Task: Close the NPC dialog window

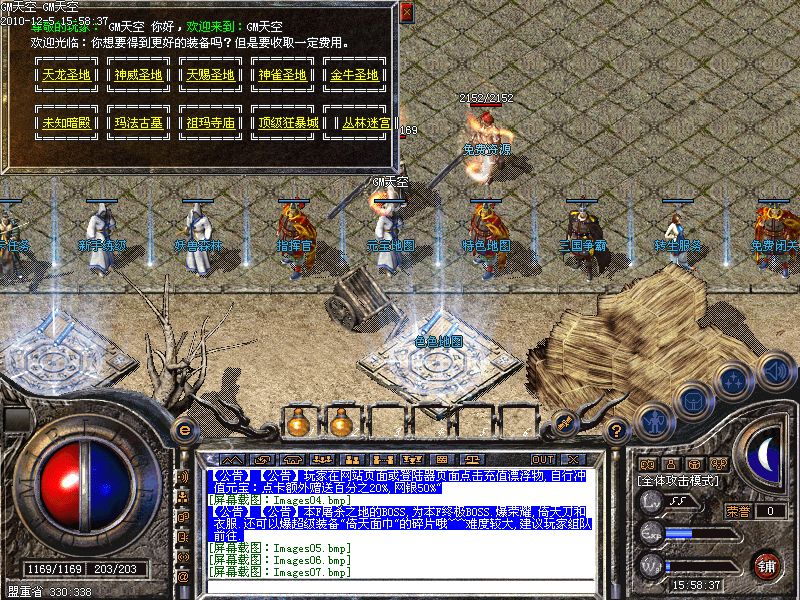Action: [x=405, y=13]
